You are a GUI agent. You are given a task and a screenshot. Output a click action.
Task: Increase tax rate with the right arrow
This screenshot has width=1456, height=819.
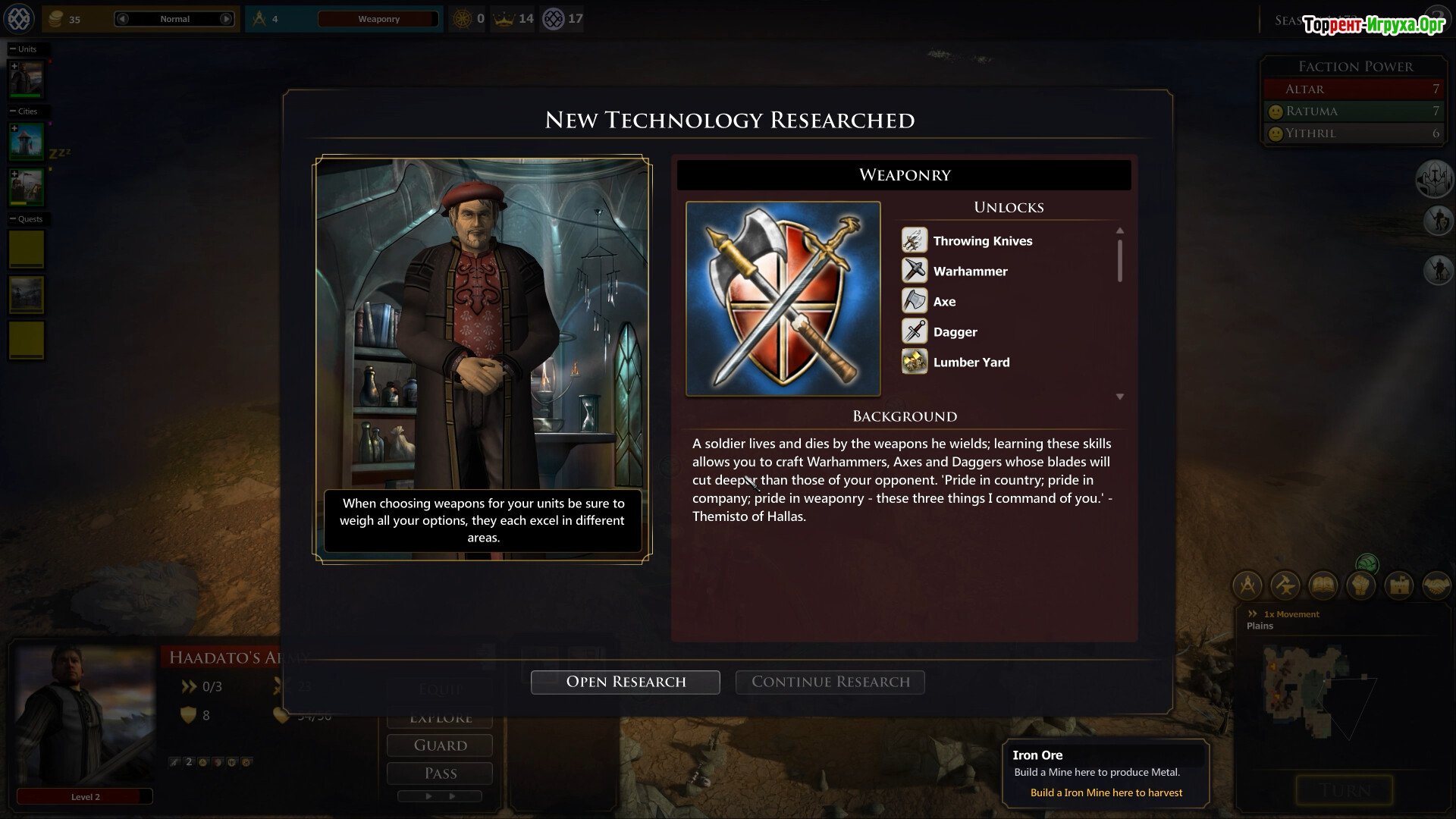tap(226, 19)
